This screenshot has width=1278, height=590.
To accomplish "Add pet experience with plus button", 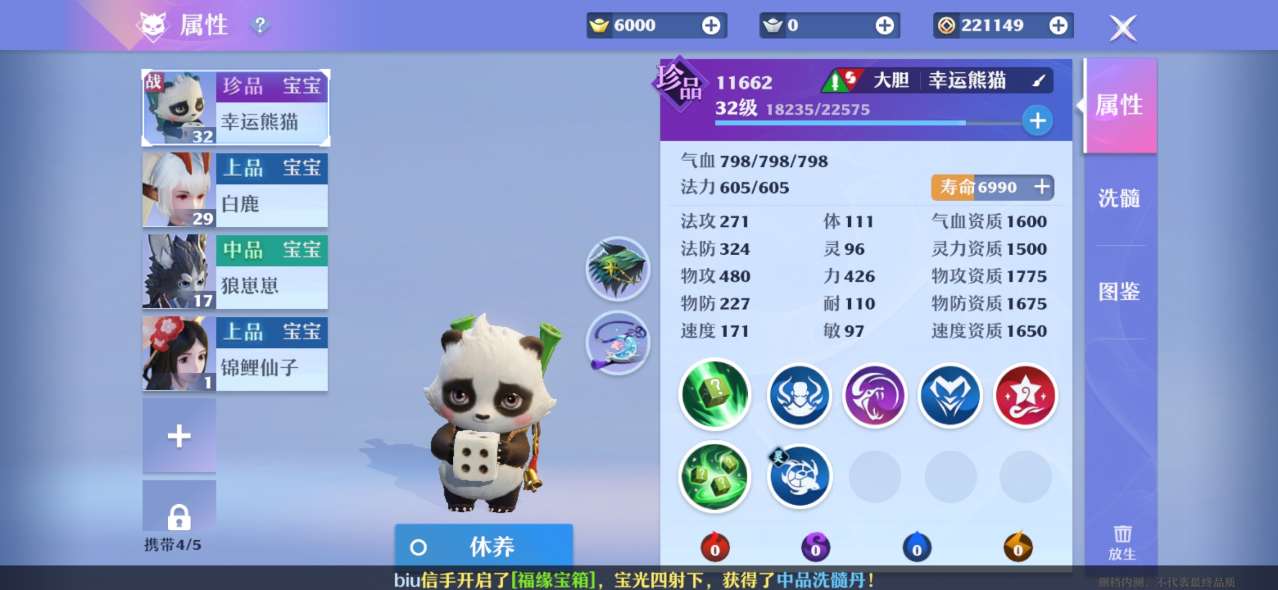I will pyautogui.click(x=1037, y=121).
